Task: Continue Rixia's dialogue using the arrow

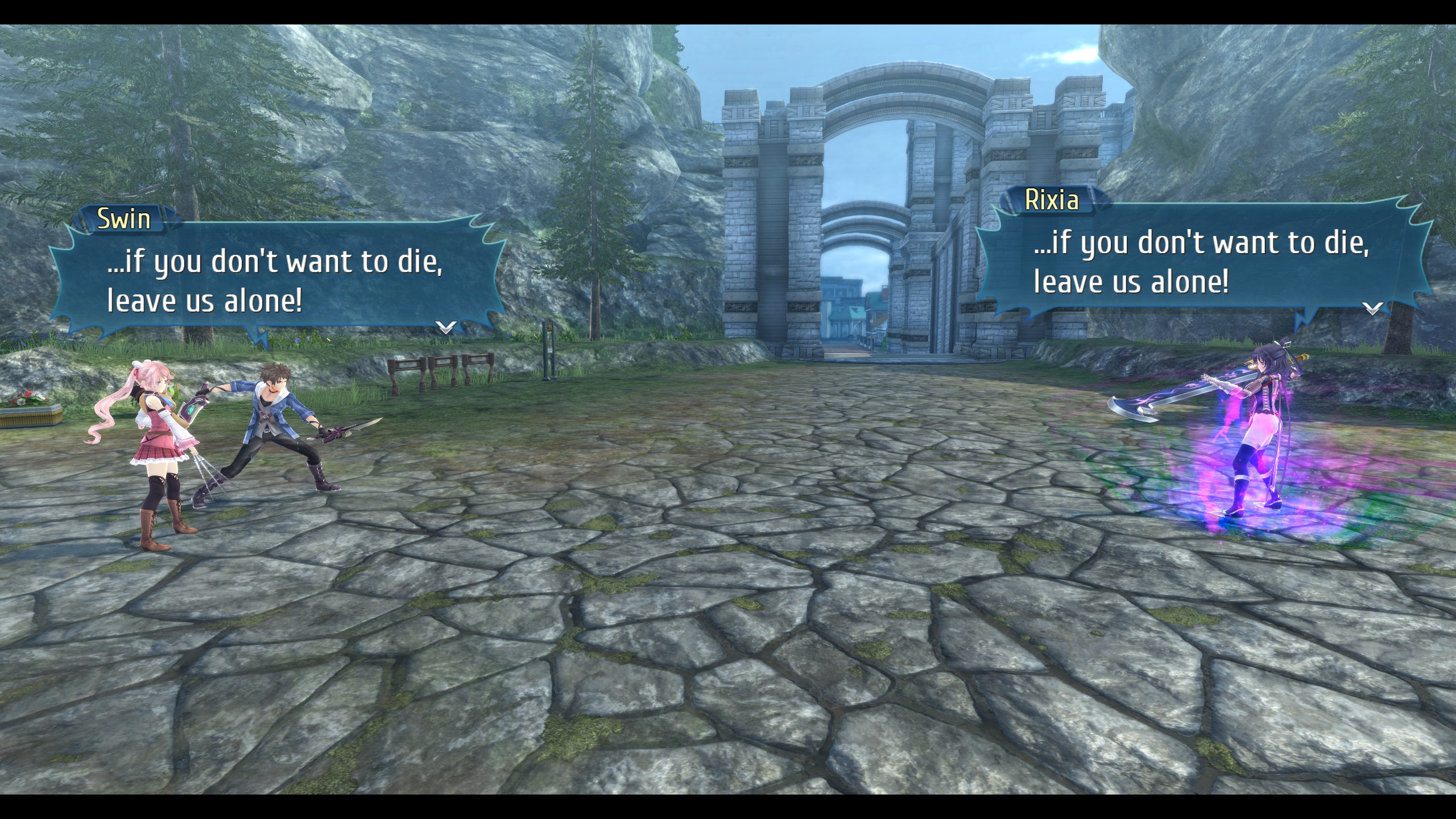Action: point(1372,308)
